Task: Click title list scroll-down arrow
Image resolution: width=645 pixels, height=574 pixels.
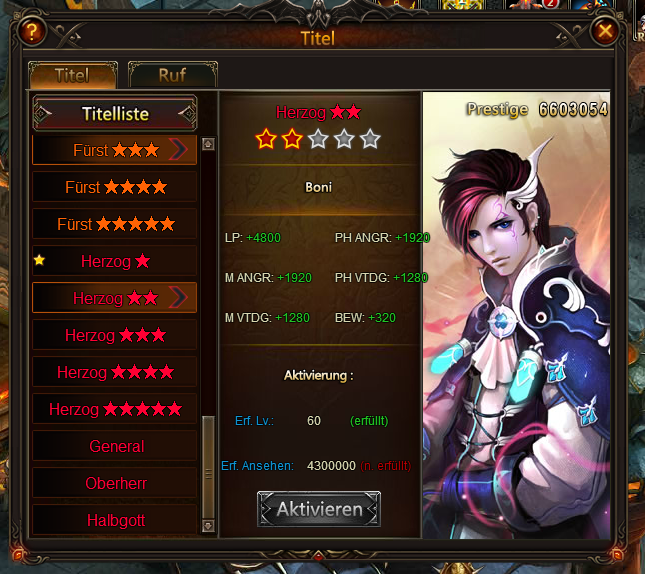Action: point(208,524)
